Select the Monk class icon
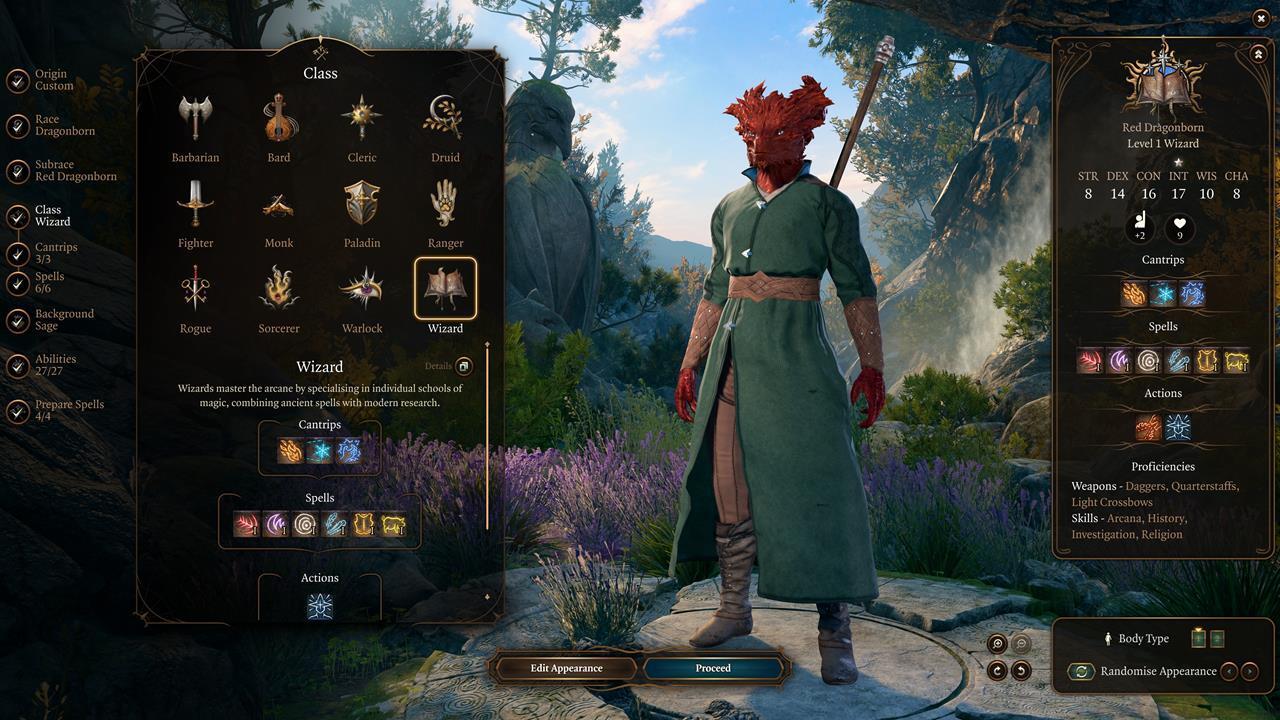This screenshot has width=1280, height=720. [278, 203]
